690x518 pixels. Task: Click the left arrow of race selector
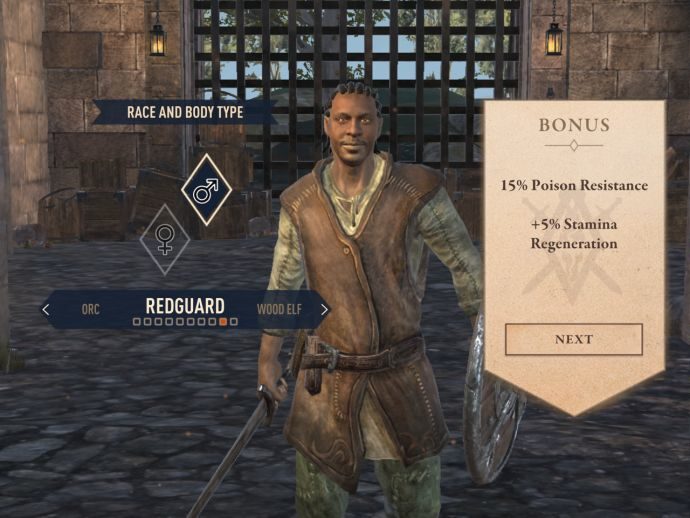click(46, 310)
